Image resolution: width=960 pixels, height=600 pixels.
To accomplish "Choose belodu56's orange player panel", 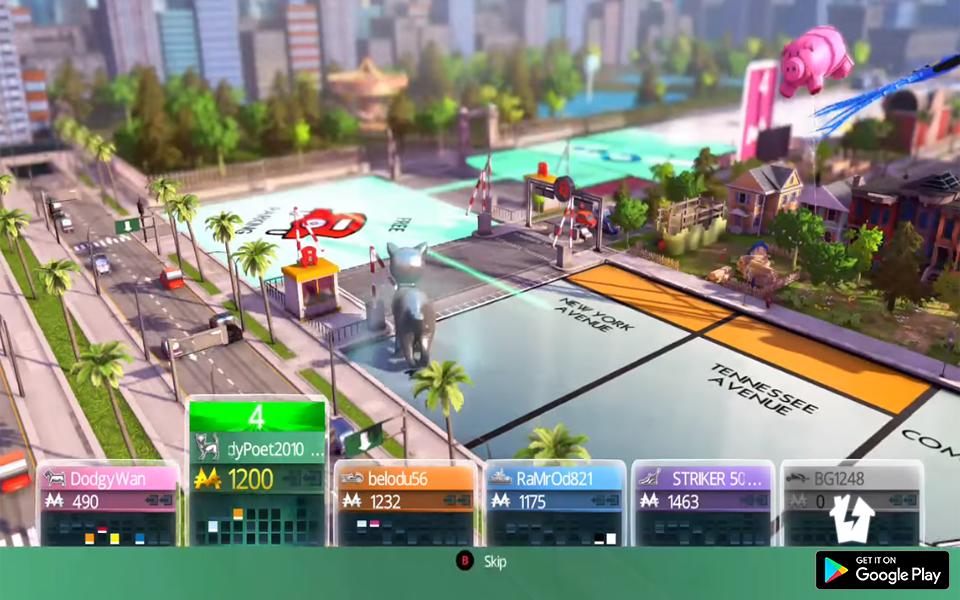I will pos(404,503).
